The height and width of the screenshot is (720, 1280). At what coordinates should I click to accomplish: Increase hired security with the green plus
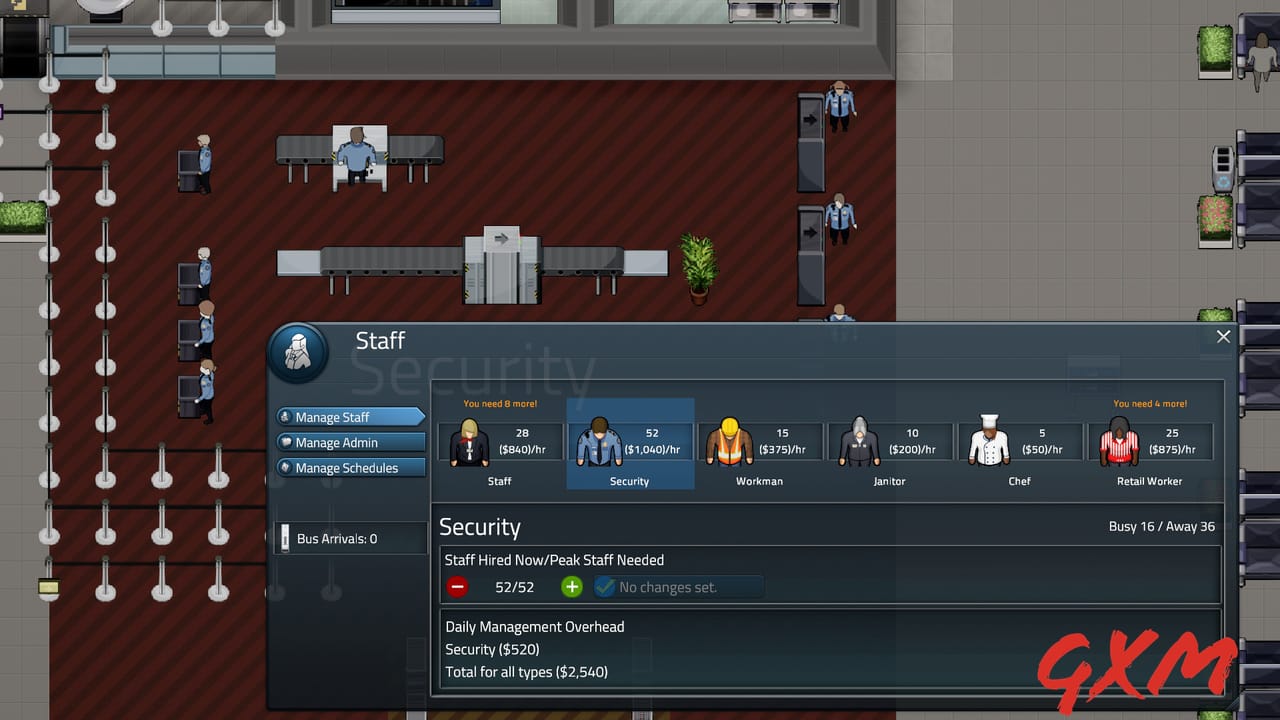pos(571,587)
